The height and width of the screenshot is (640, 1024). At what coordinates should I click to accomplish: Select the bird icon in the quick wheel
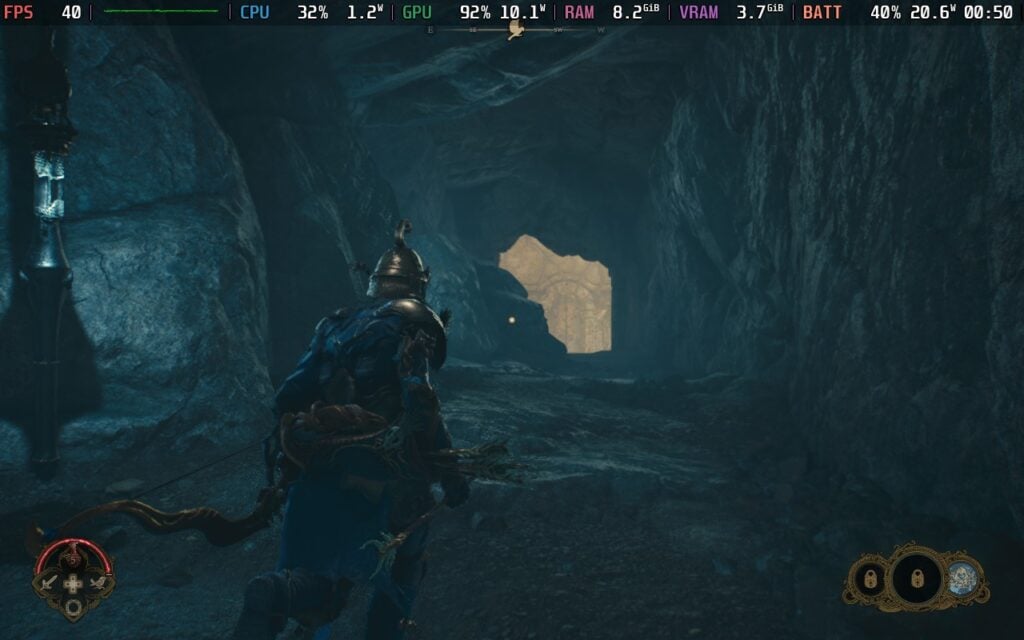[x=97, y=582]
